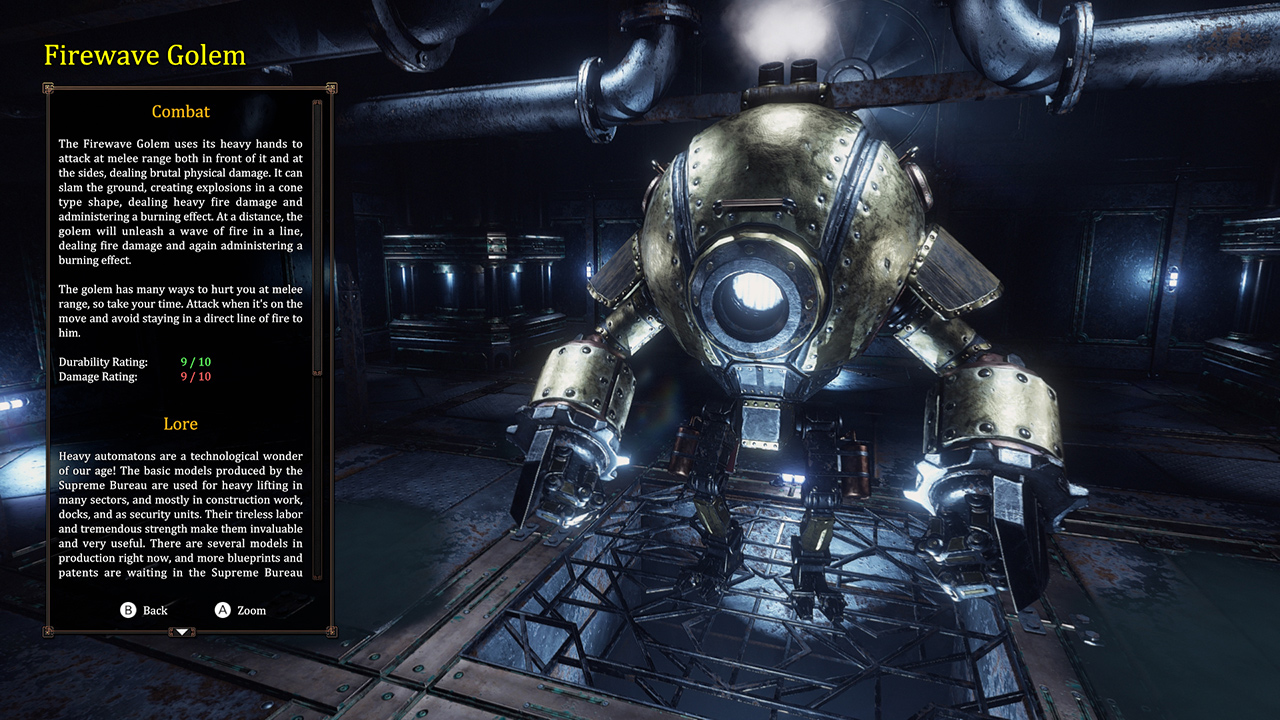Click the top-left corner ornament of the panel
This screenshot has width=1280, height=720.
(x=49, y=90)
